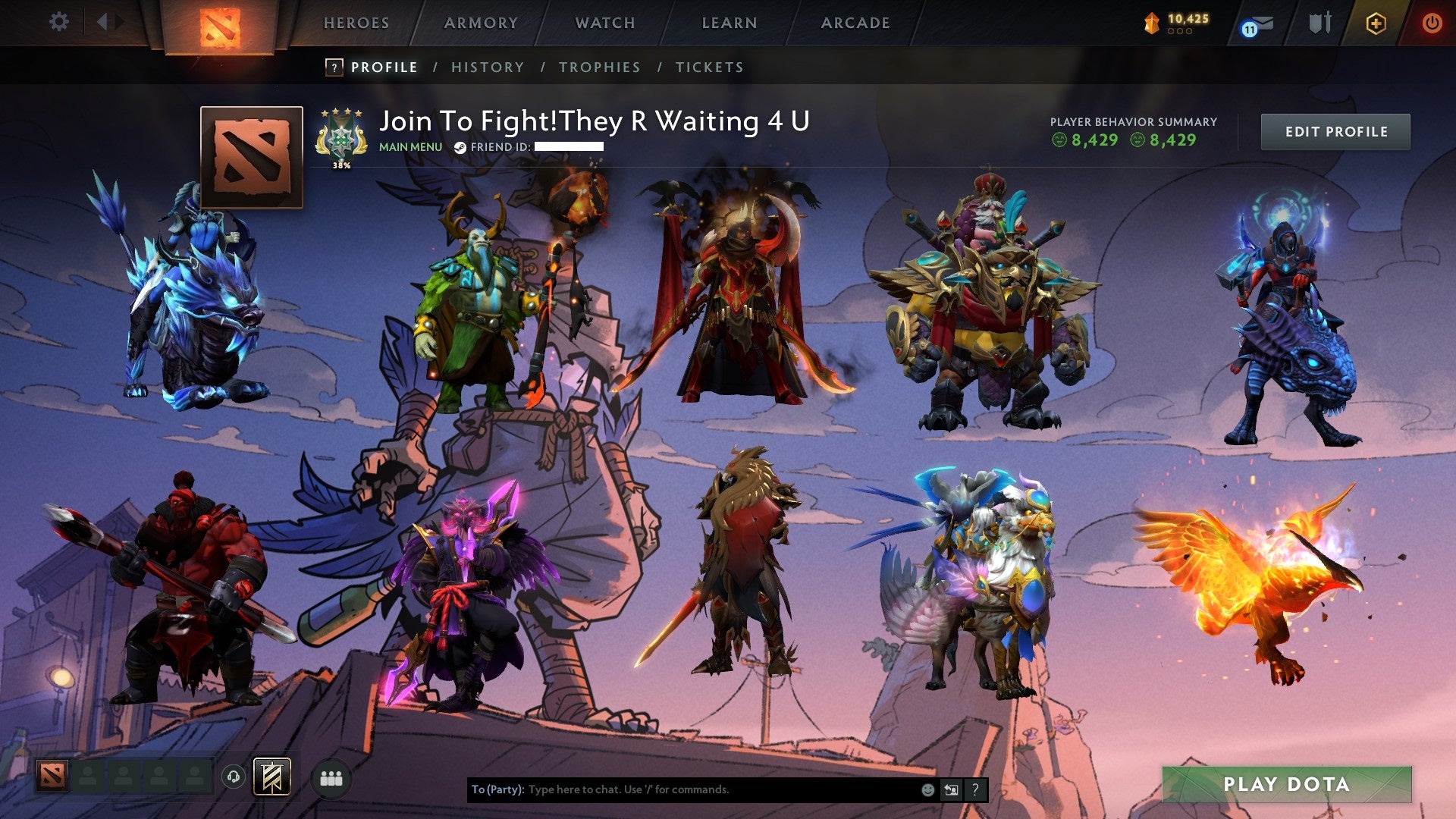Open the settings gear menu

(x=59, y=22)
